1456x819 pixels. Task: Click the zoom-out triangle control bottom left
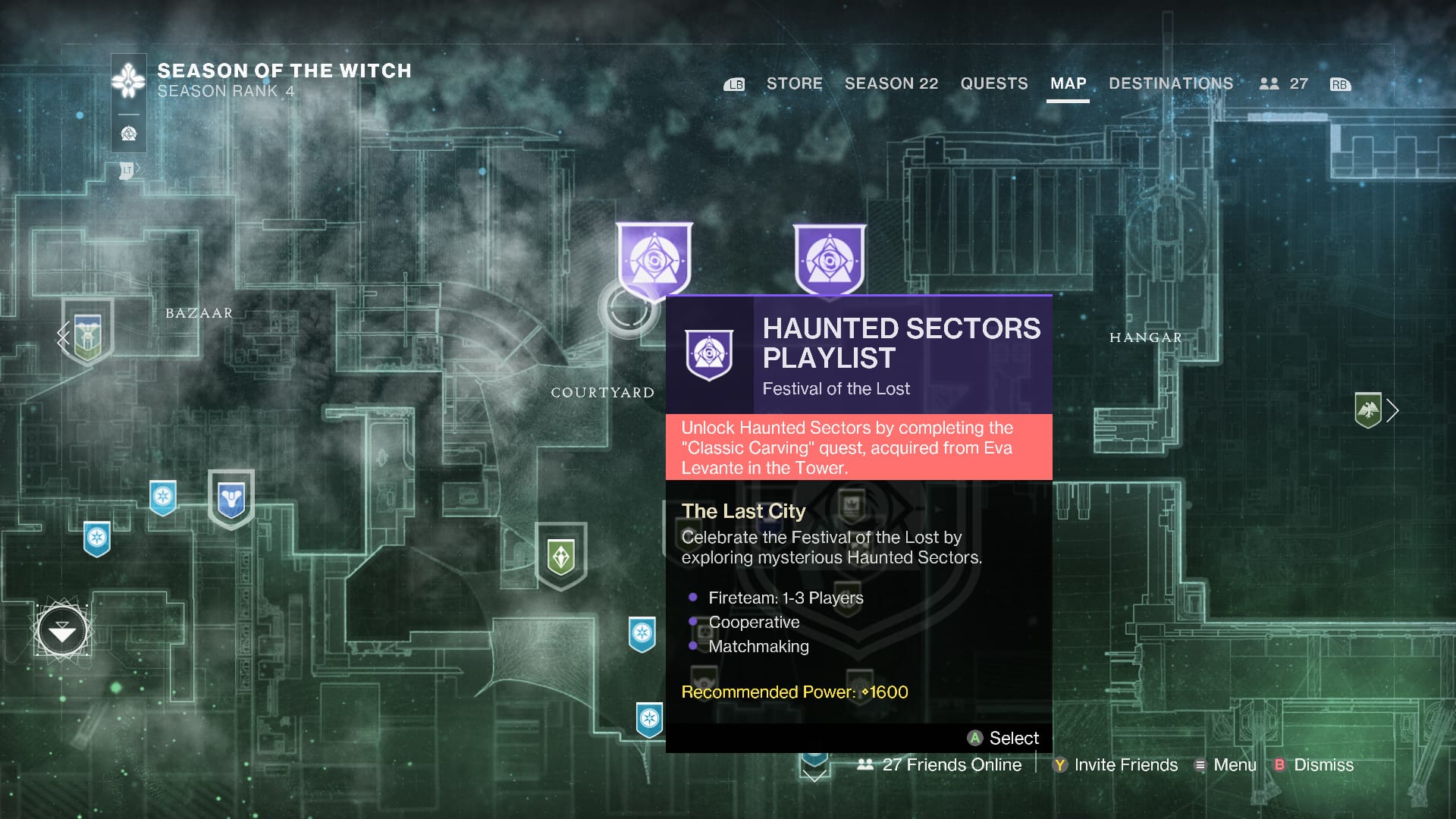63,631
